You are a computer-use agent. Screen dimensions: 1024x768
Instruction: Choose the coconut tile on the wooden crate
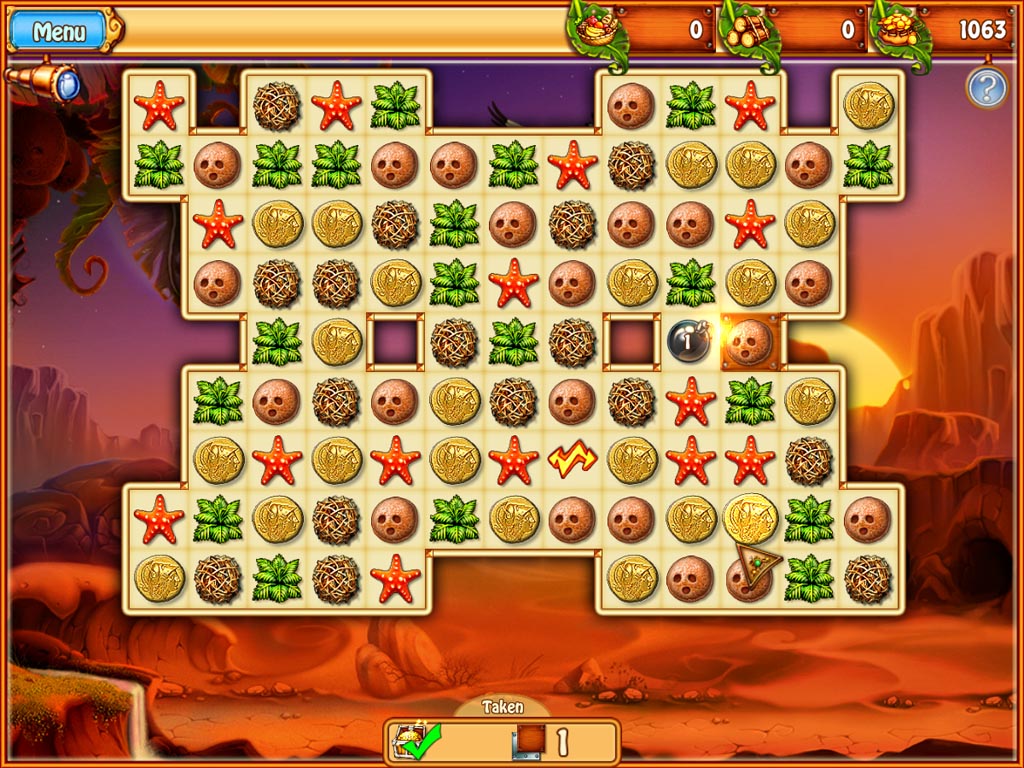749,343
